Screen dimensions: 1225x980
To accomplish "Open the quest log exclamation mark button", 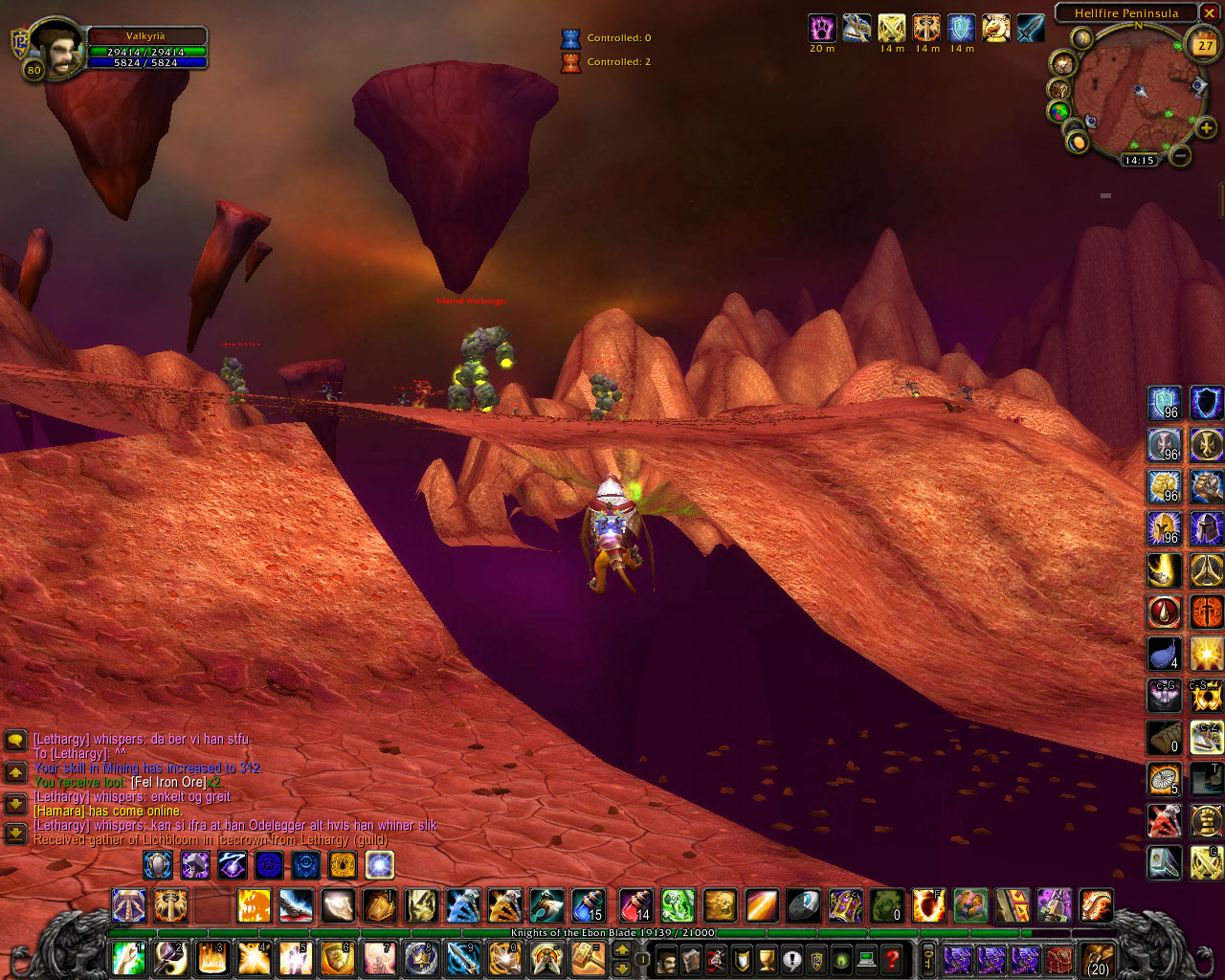I will point(791,958).
